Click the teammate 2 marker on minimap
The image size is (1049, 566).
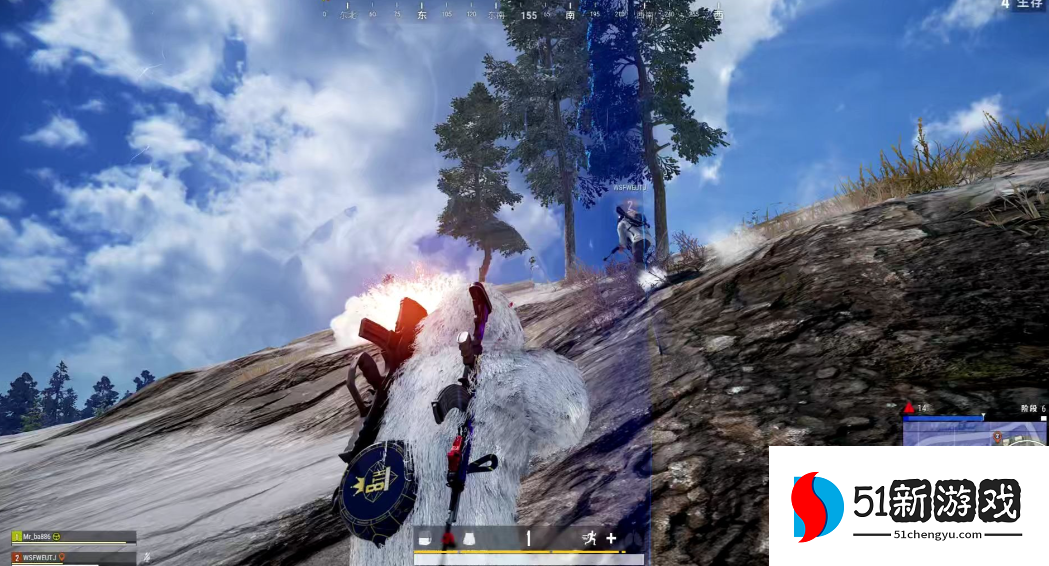[x=997, y=437]
